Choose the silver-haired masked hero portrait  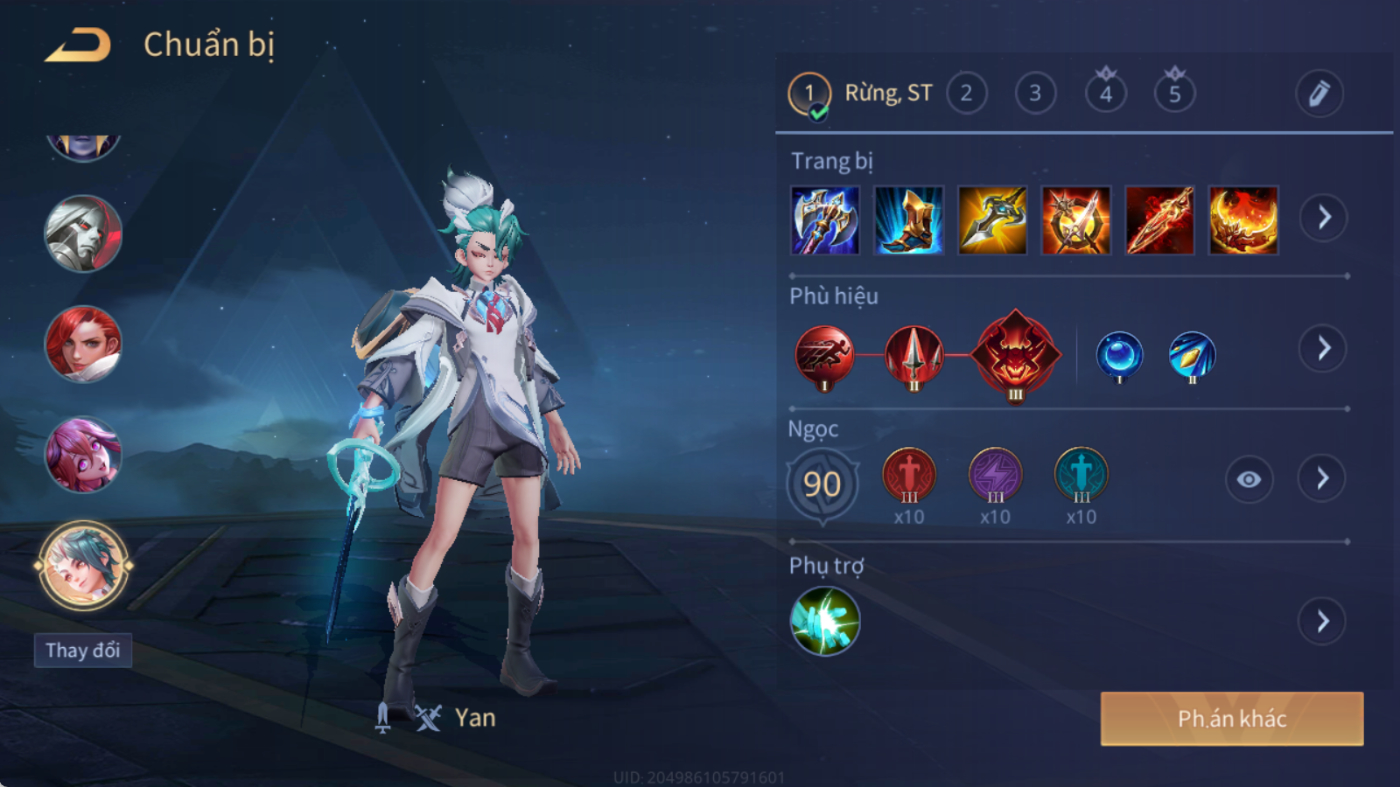pos(83,233)
